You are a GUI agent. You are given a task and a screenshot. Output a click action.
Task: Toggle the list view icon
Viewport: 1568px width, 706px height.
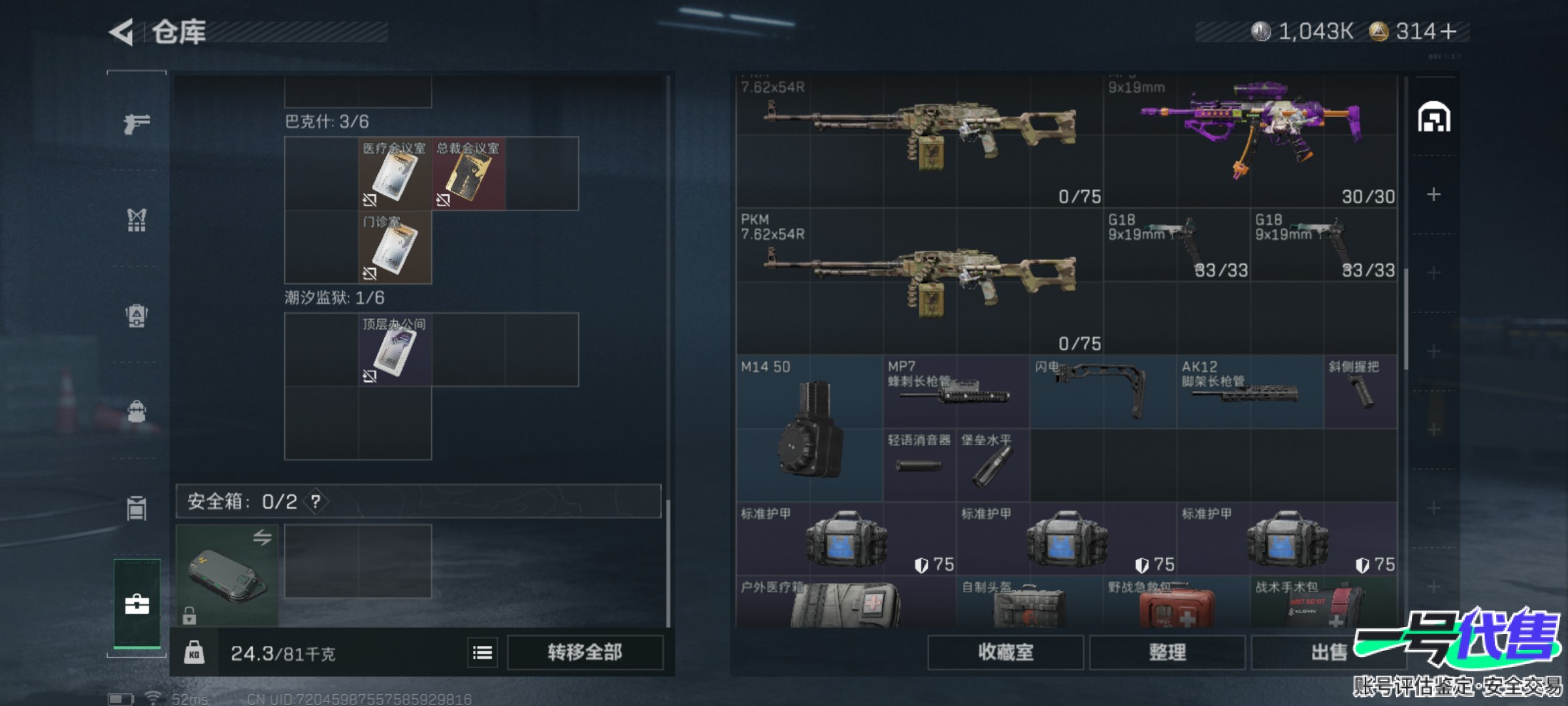[x=482, y=652]
